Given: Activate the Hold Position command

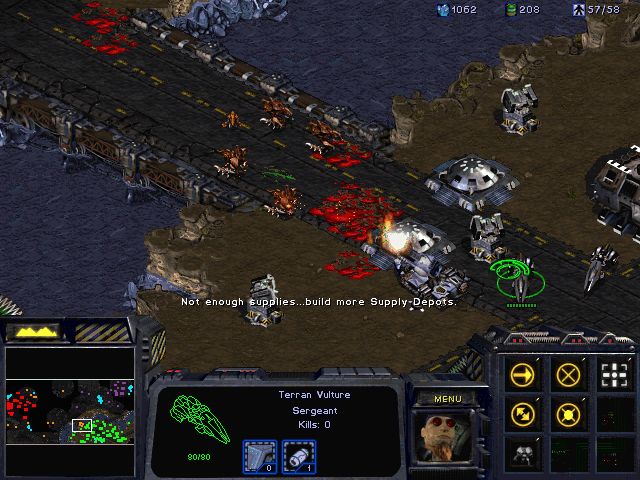Looking at the screenshot, I should pos(569,413).
